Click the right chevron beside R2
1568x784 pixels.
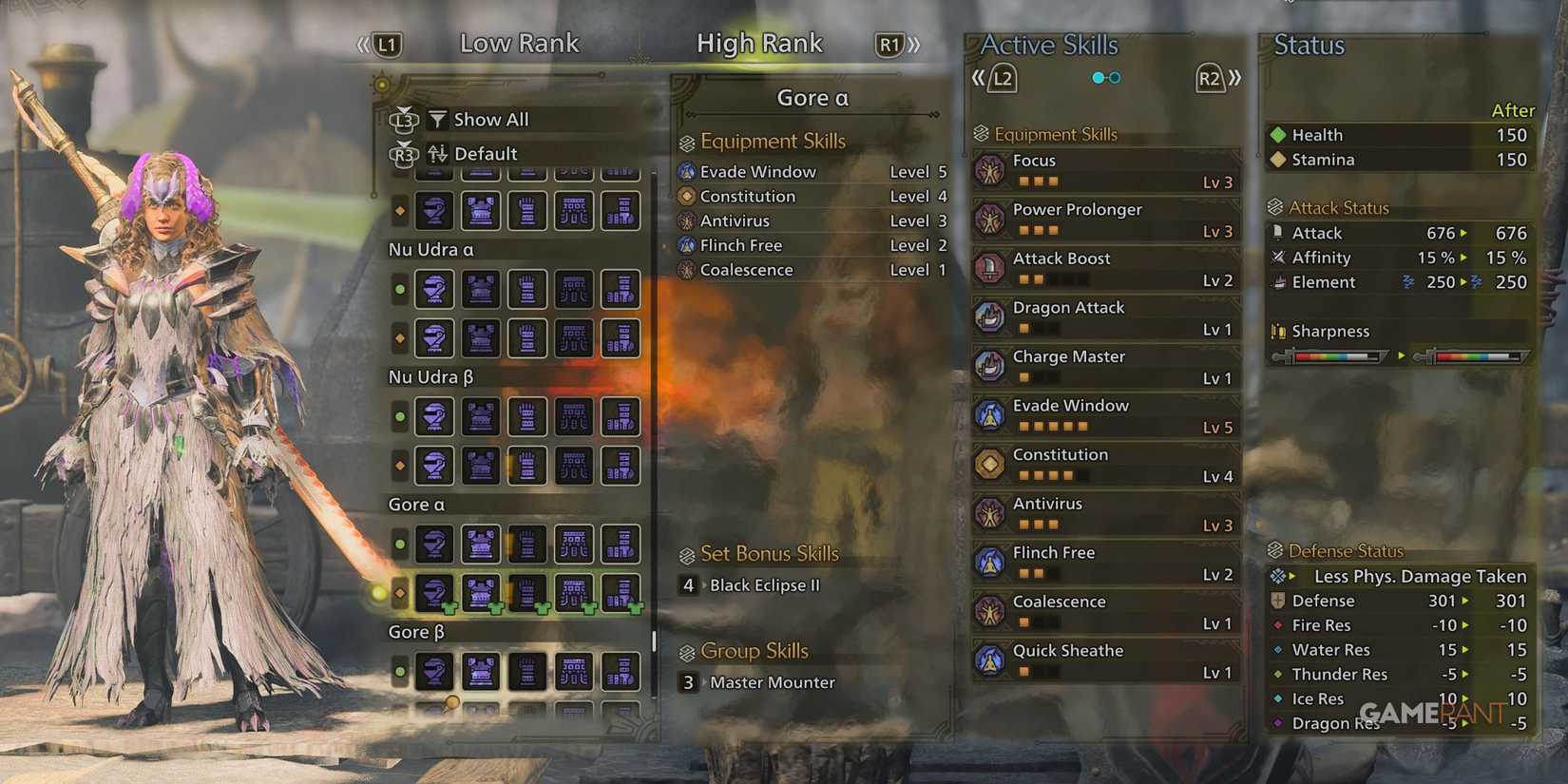1235,79
